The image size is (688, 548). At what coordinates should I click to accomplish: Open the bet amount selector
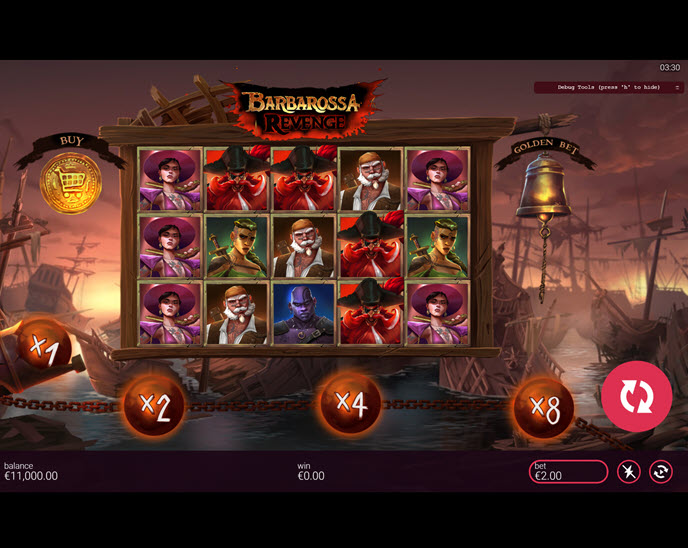(568, 472)
